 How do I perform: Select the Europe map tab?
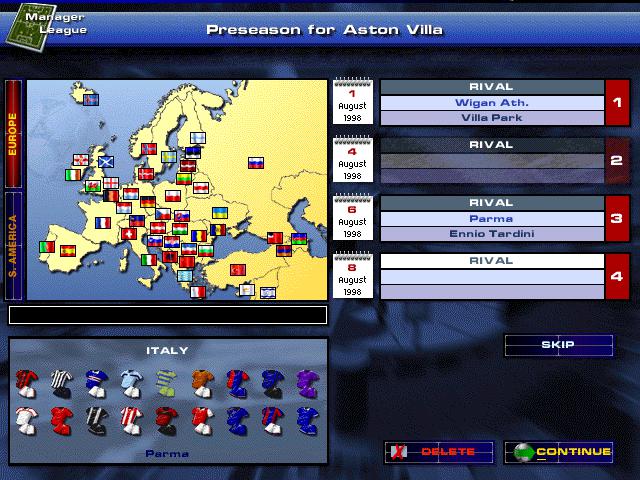point(14,133)
